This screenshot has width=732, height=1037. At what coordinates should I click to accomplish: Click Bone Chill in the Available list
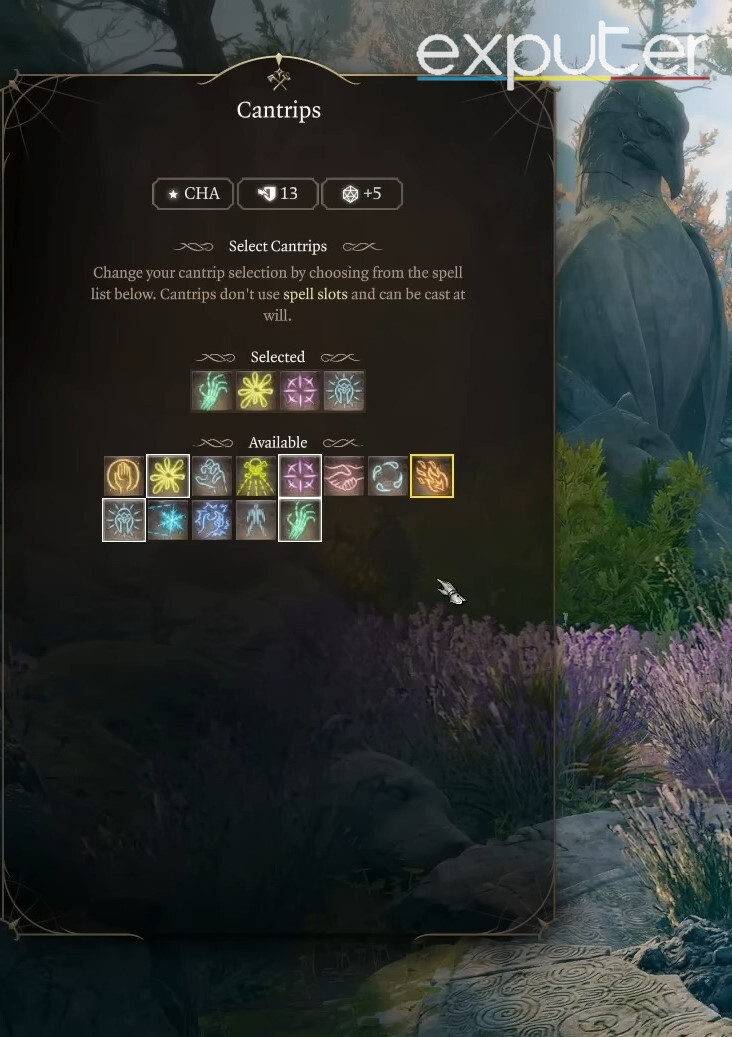click(300, 520)
